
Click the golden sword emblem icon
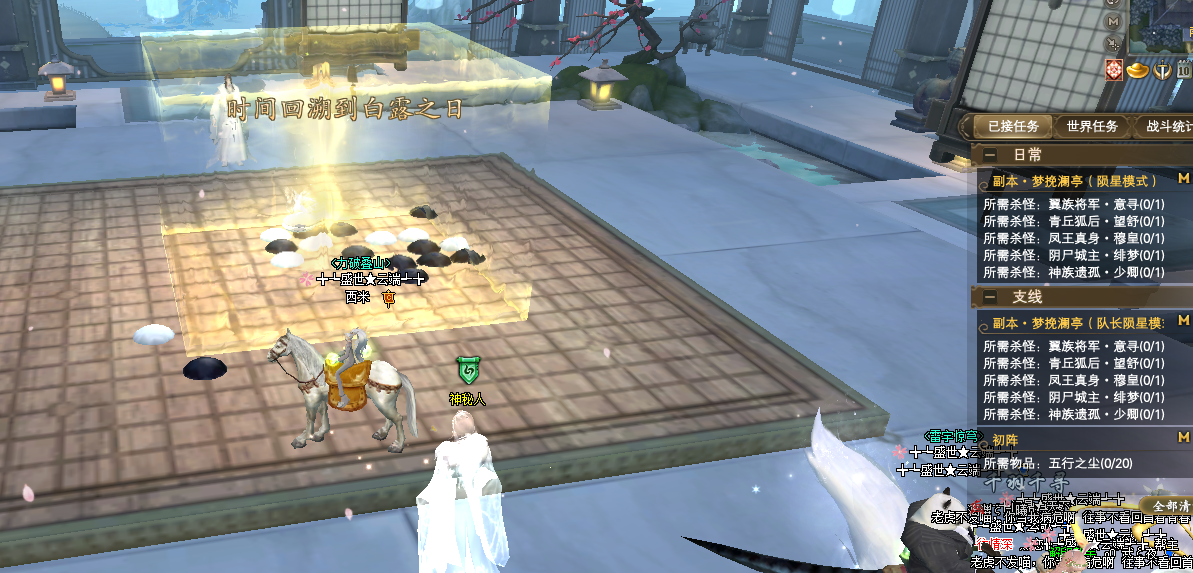pos(1162,70)
